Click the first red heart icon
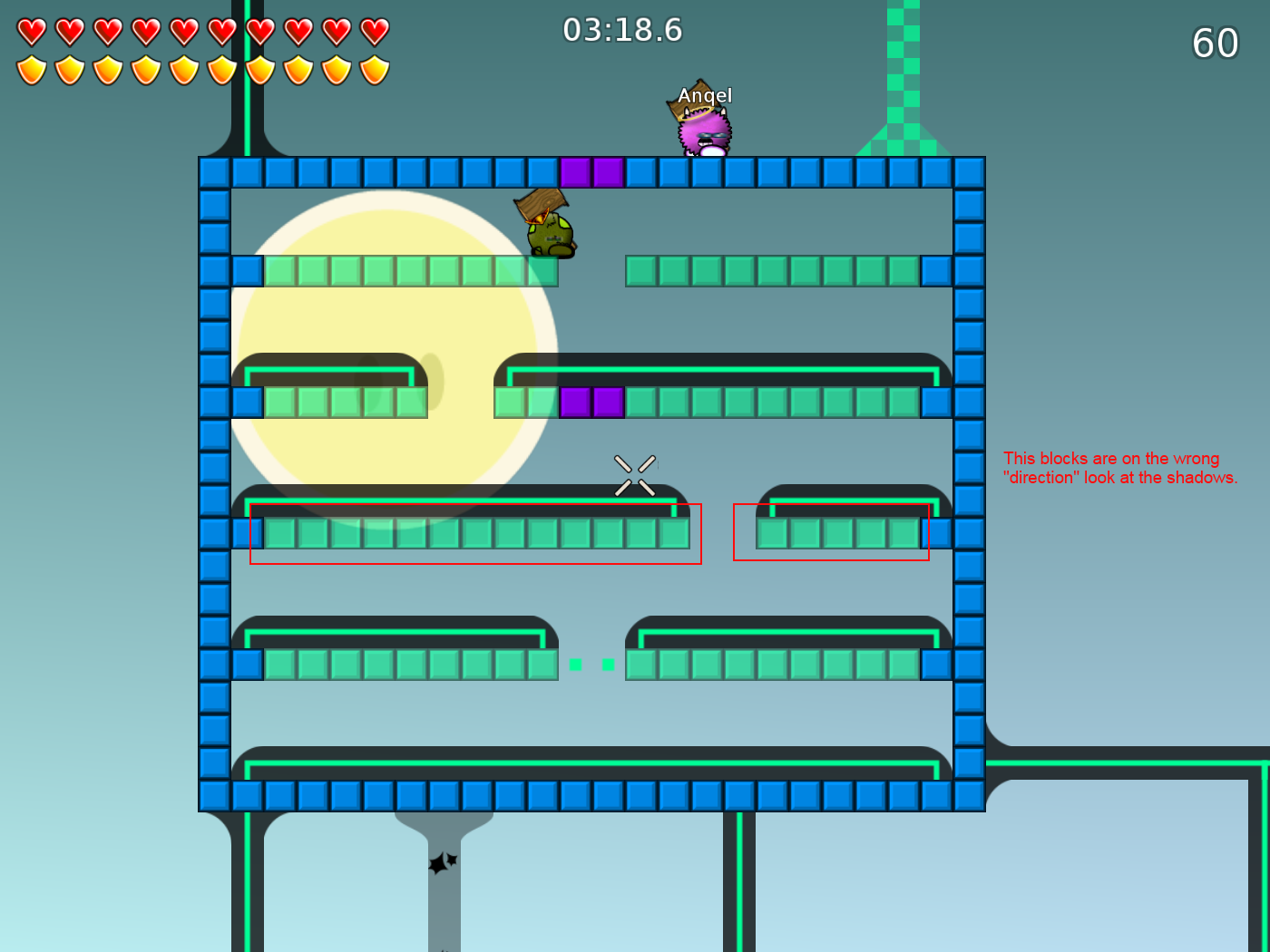The image size is (1270, 952). click(x=30, y=31)
